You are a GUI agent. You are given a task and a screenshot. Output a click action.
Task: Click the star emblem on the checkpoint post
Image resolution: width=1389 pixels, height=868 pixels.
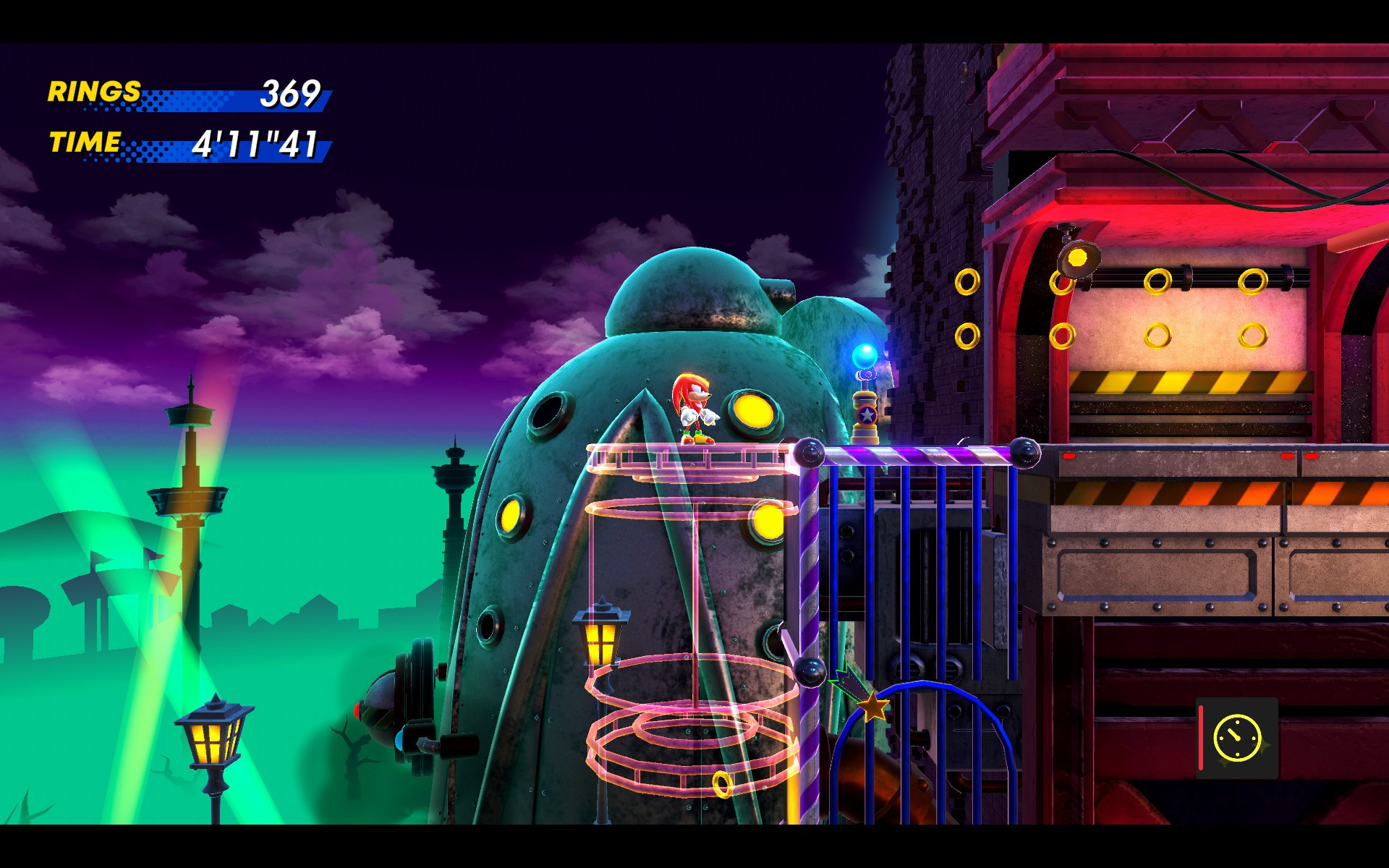(x=865, y=415)
